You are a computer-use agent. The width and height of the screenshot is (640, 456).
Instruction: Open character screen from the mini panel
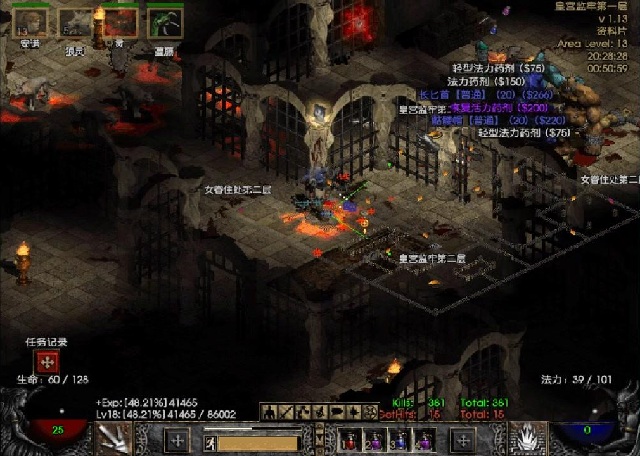point(268,411)
